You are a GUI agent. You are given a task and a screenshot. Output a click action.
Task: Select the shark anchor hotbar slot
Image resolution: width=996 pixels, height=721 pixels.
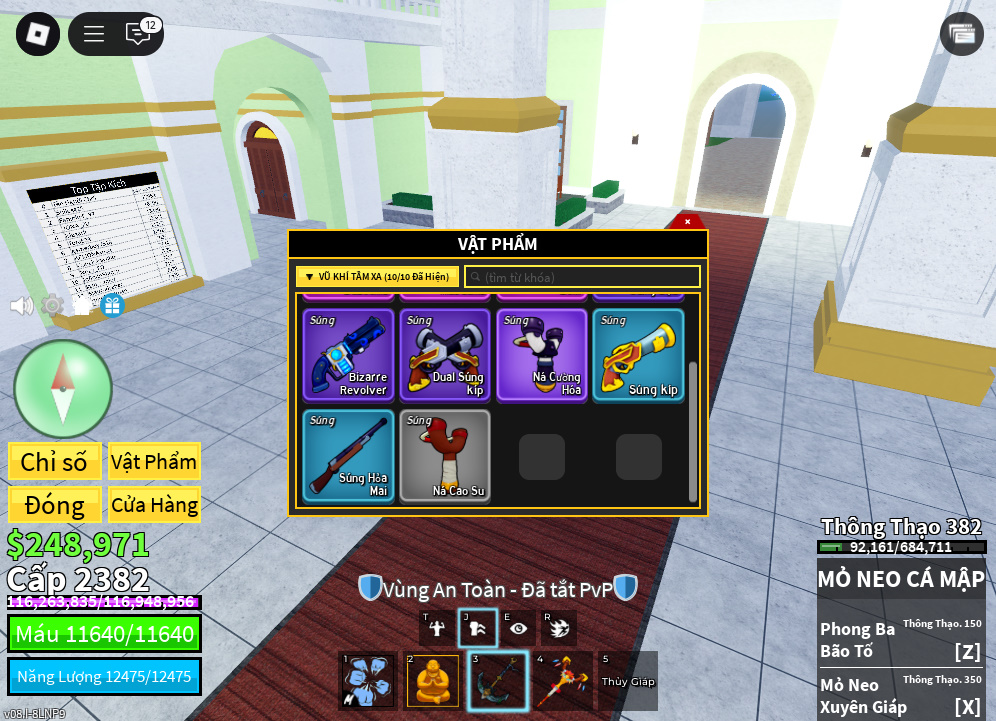pos(498,681)
